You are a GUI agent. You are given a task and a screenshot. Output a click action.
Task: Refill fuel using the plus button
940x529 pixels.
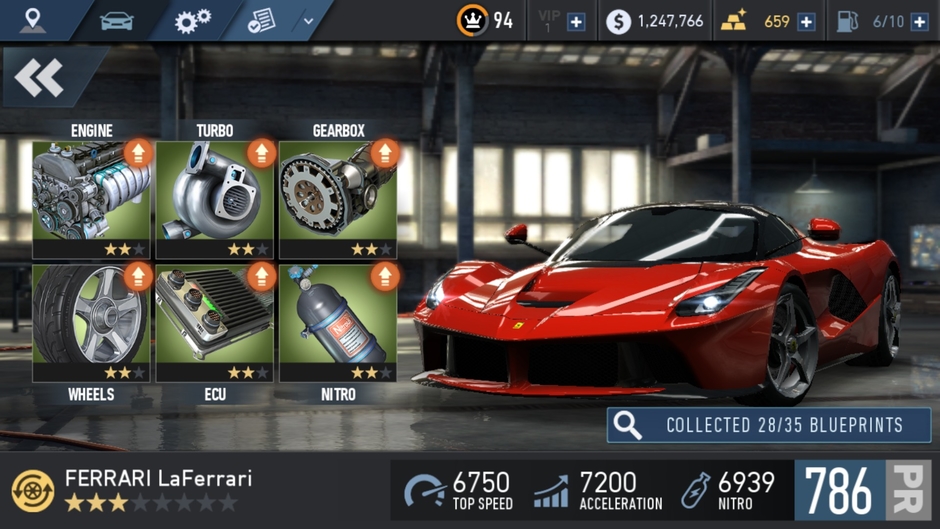coord(919,21)
